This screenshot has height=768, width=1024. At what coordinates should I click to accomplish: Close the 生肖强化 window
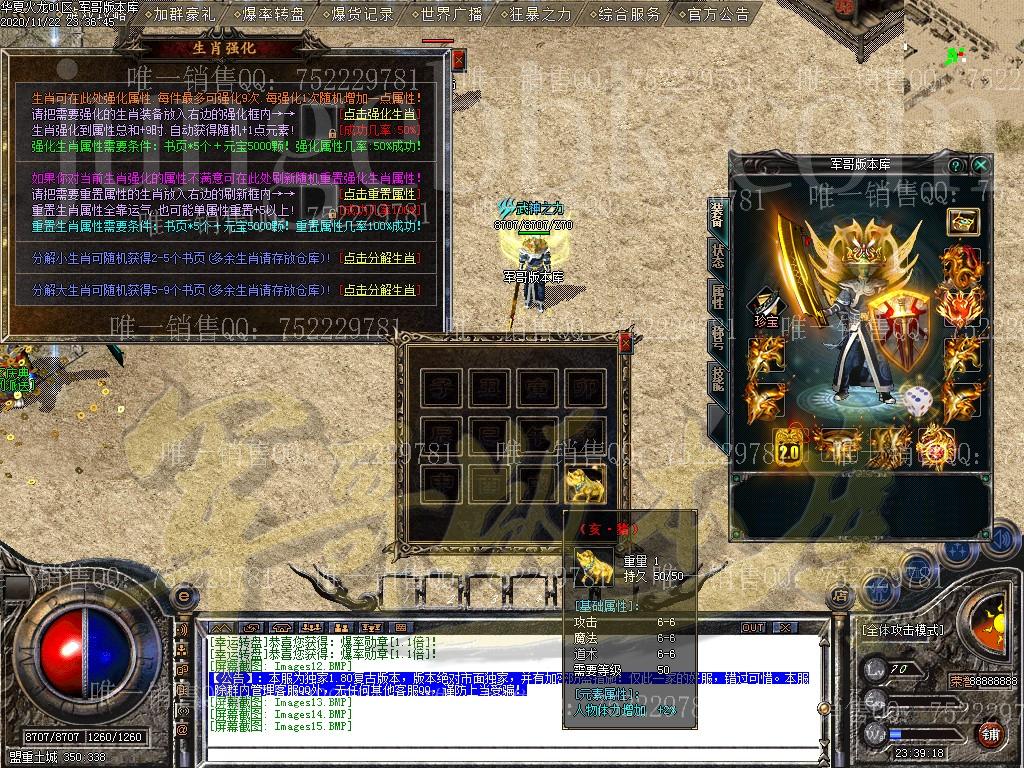[x=458, y=60]
